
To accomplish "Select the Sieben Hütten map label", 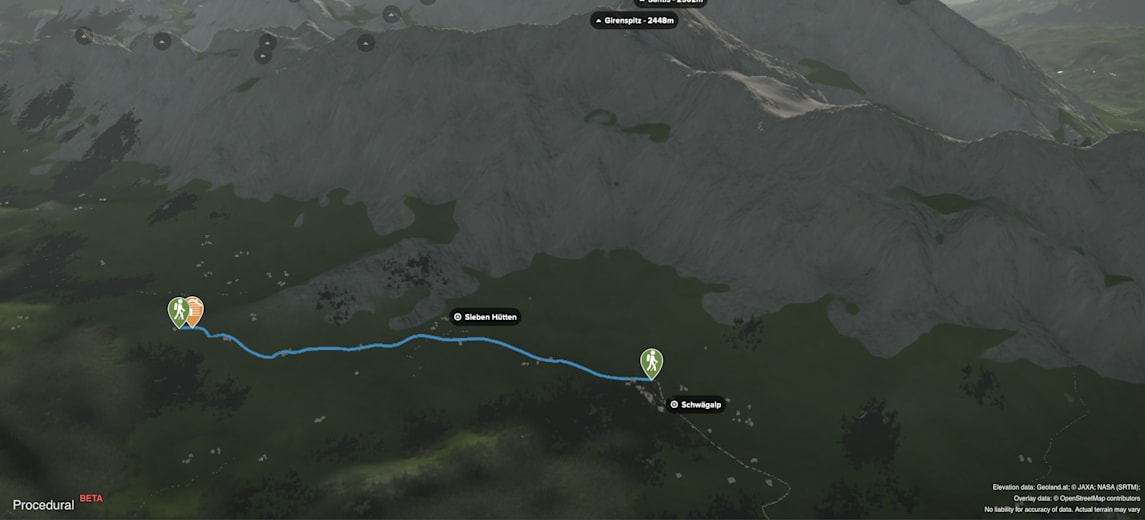I will (485, 317).
